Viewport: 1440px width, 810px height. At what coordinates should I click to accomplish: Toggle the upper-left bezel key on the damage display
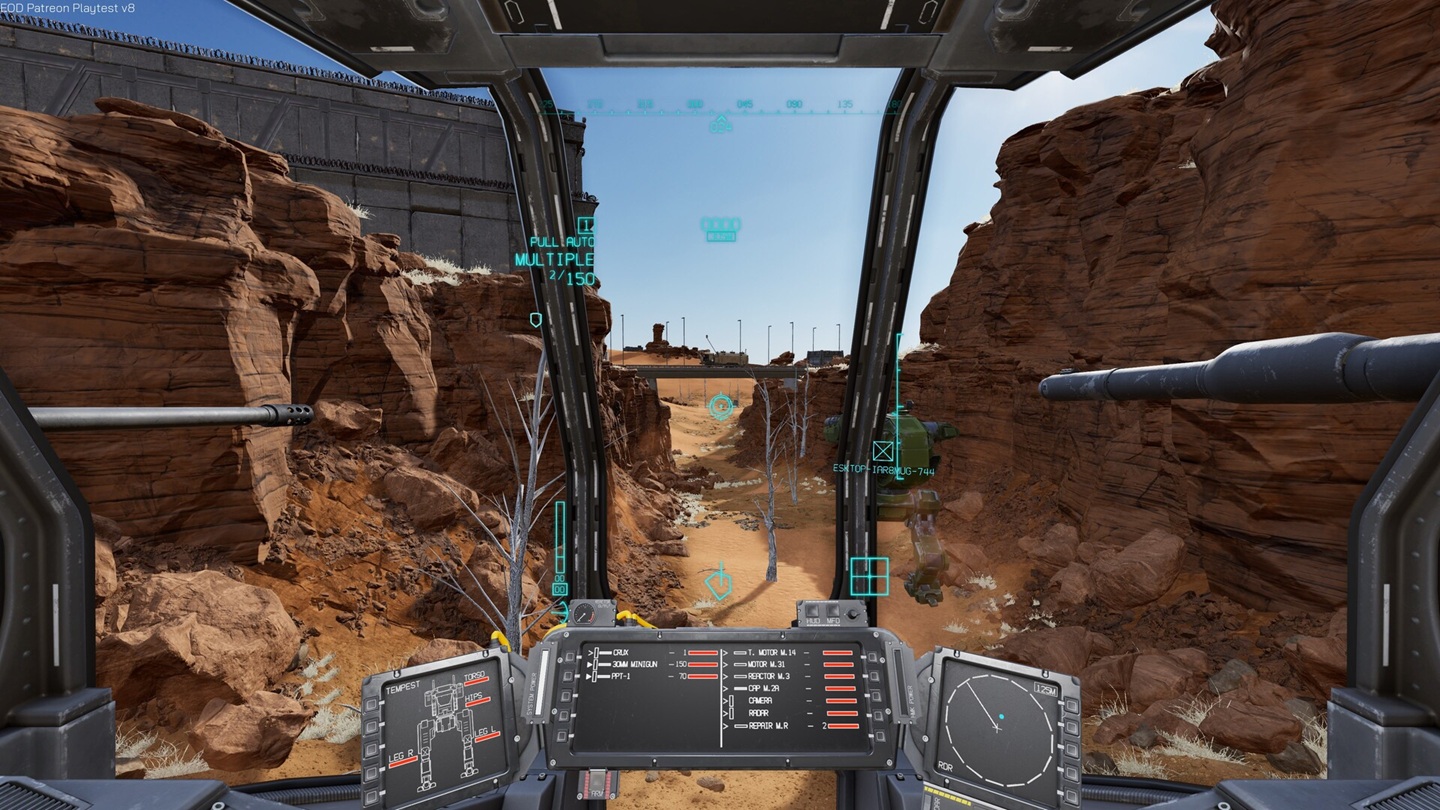370,703
